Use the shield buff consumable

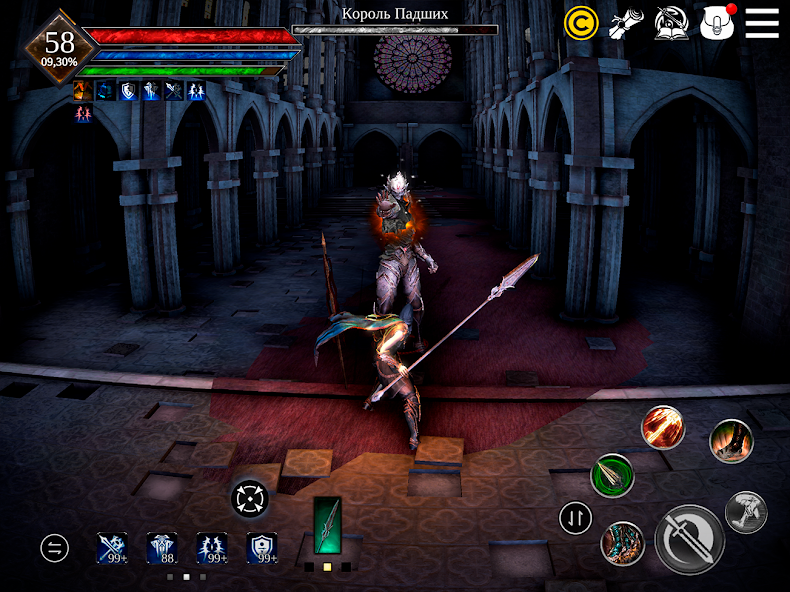point(262,547)
